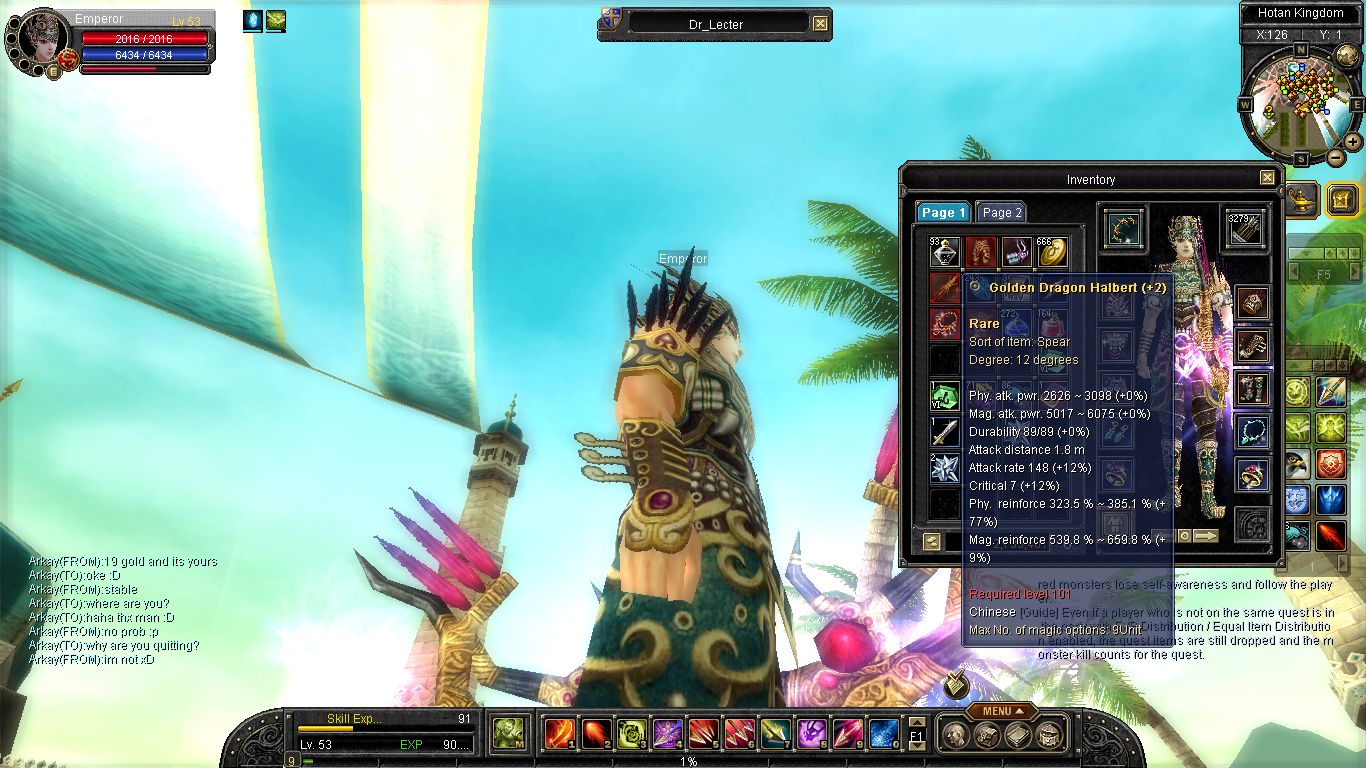Screen dimensions: 1366x768
Task: Select the gold coin stack of 666
Action: (1052, 252)
